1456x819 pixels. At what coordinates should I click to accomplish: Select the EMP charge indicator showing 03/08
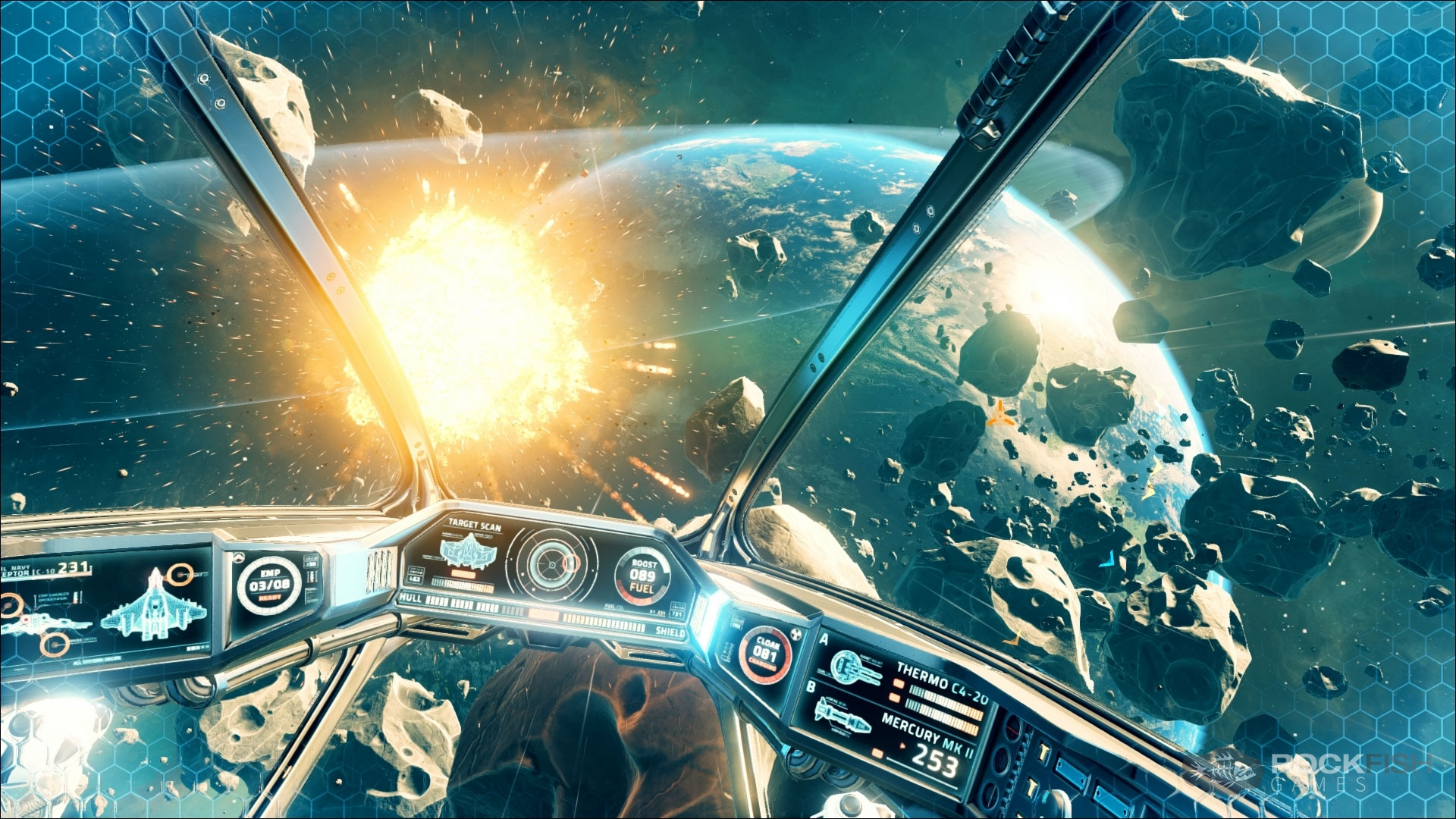(268, 585)
